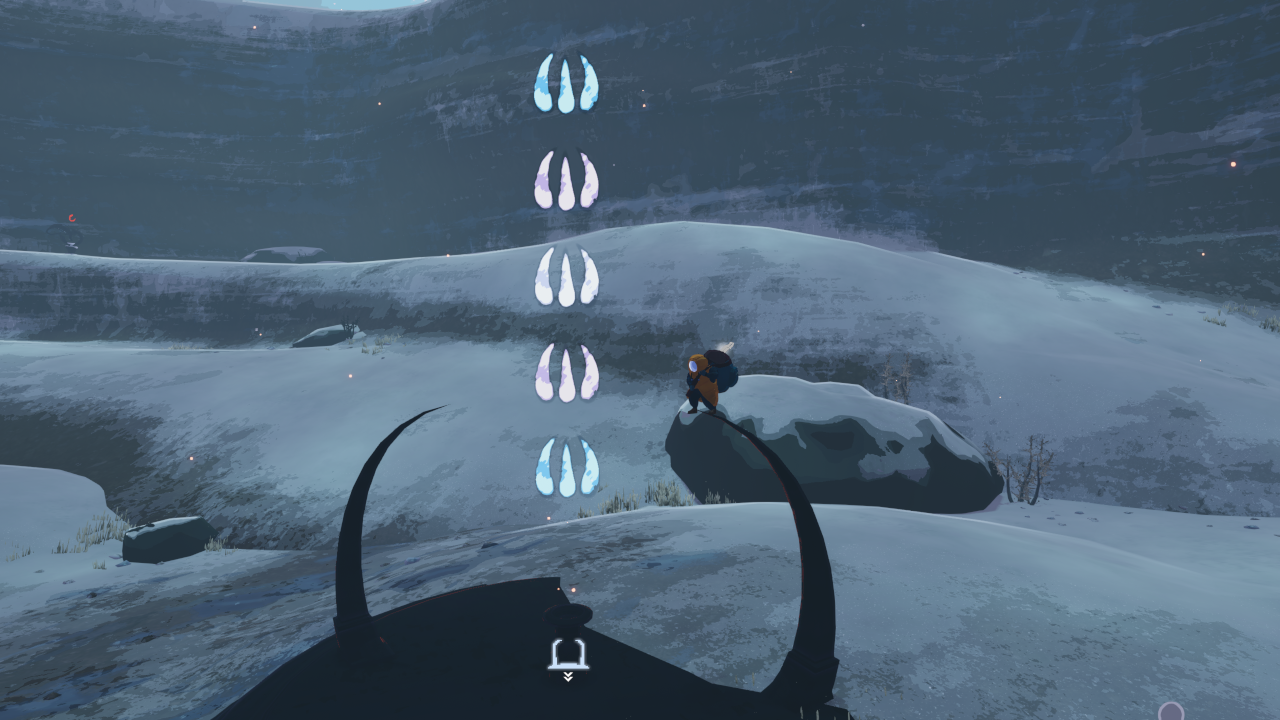This screenshot has width=1280, height=720.
Task: Click the white saddle dismount prompt icon
Action: click(x=568, y=653)
